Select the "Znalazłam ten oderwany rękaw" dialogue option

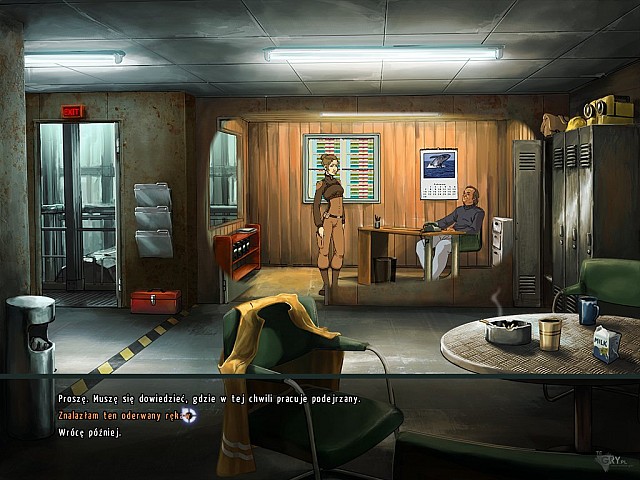tap(118, 415)
